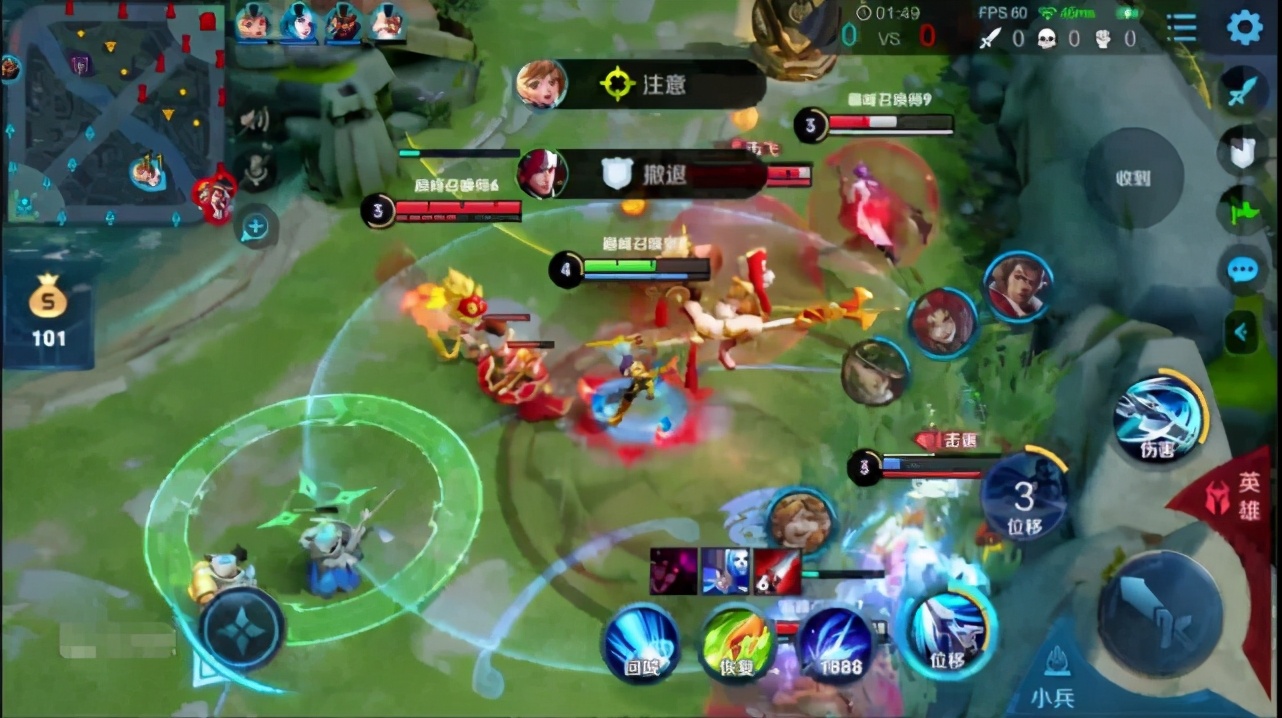This screenshot has height=718, width=1282.
Task: Open the quick chat bubble
Action: 1243,270
